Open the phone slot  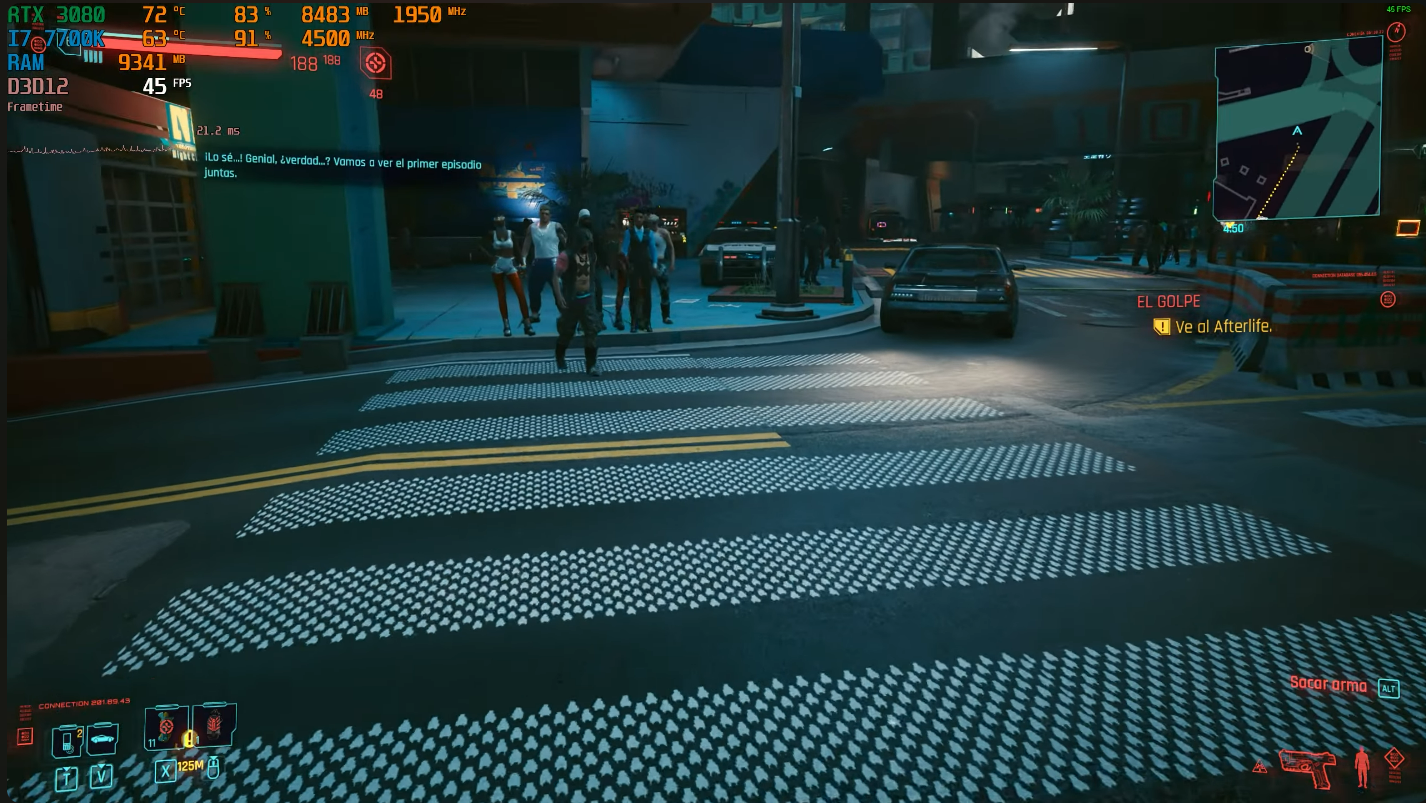click(67, 743)
